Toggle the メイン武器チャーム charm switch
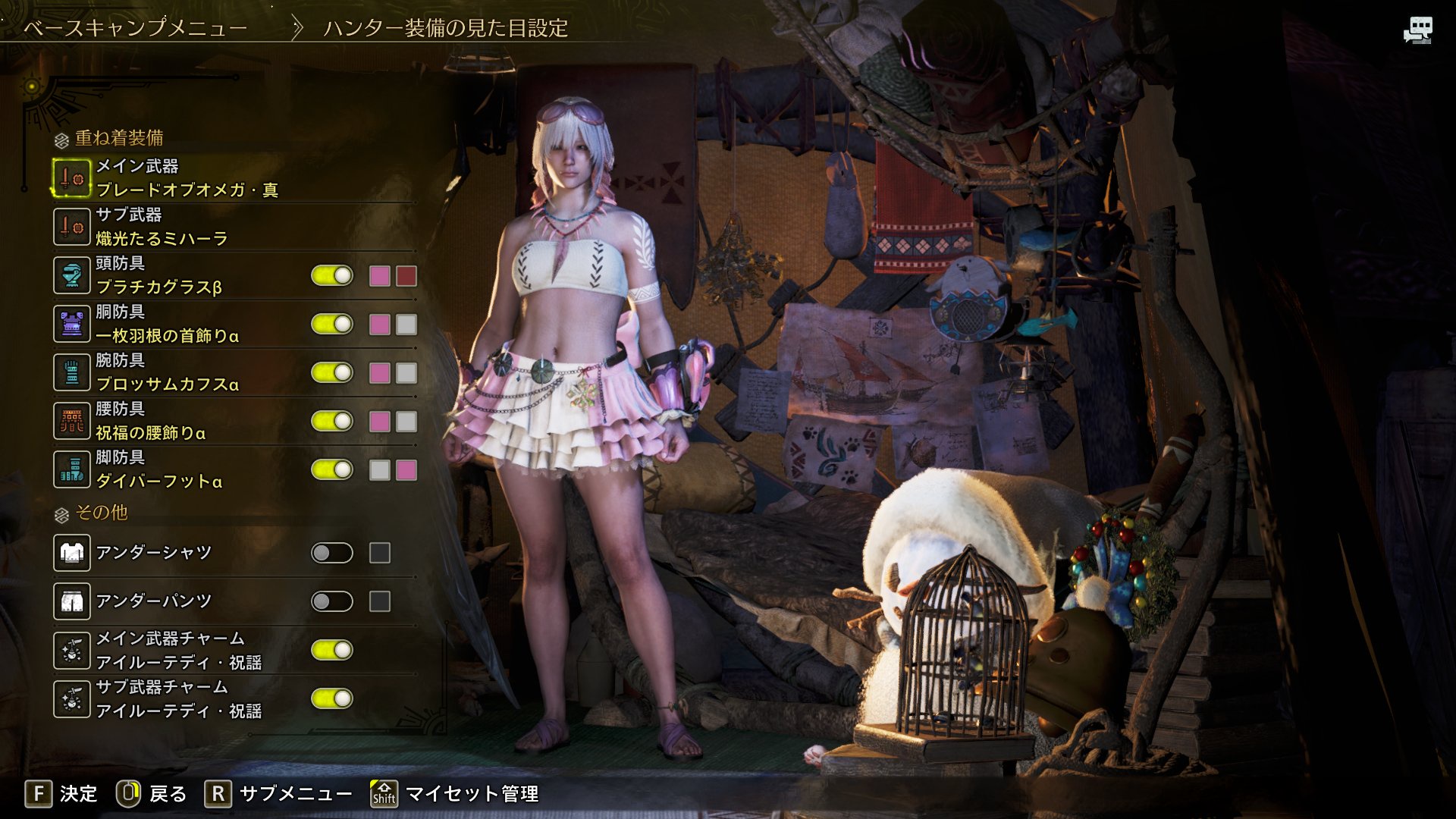Screen dimensions: 1456x819 click(332, 650)
